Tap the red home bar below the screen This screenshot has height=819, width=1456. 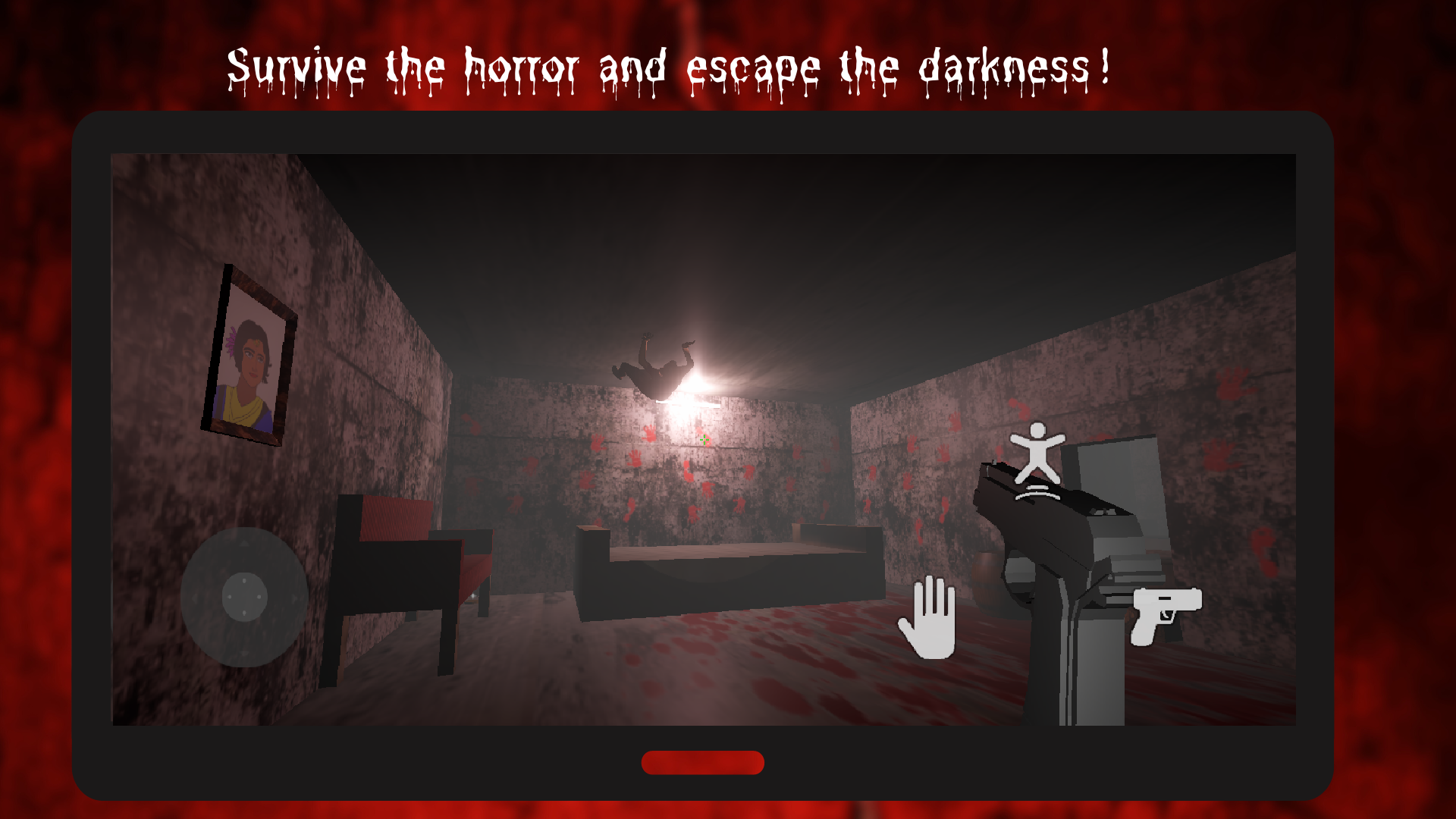703,763
